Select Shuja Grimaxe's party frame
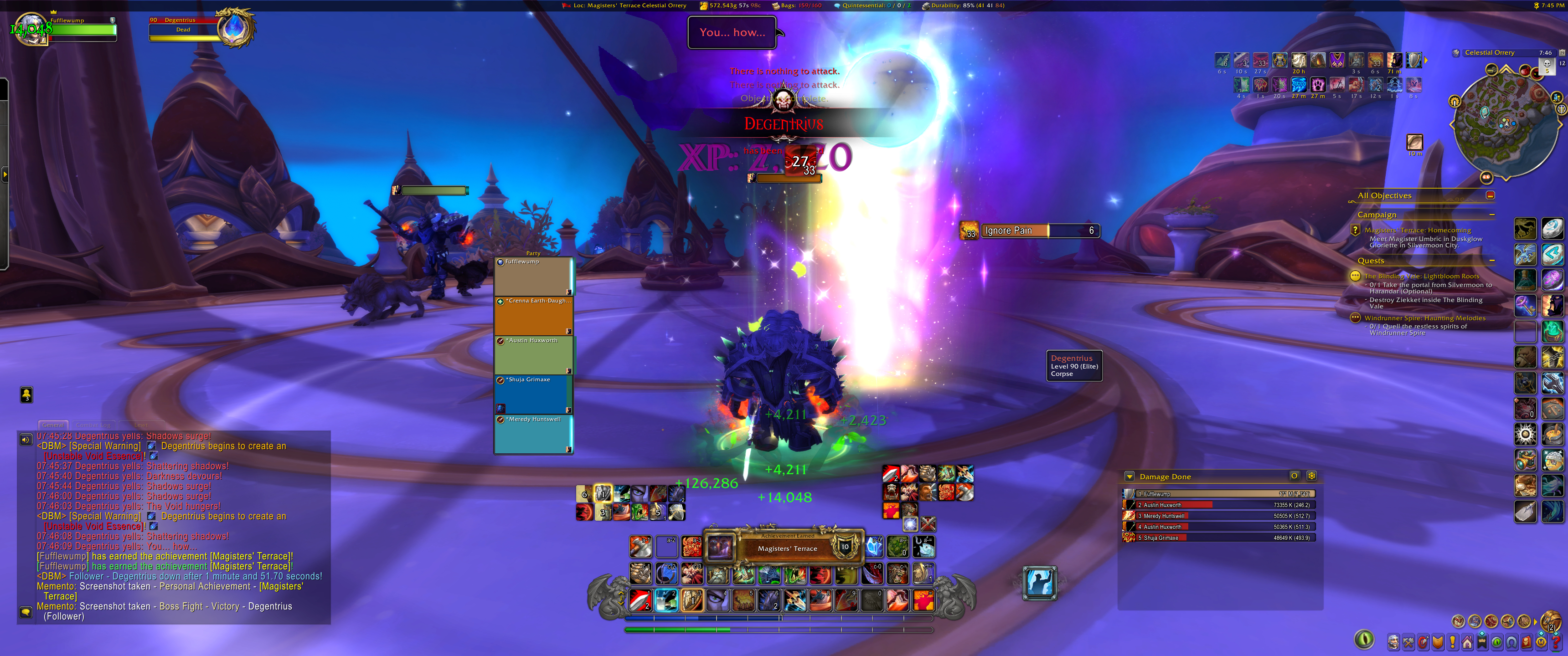Image resolution: width=1568 pixels, height=656 pixels. (x=533, y=395)
